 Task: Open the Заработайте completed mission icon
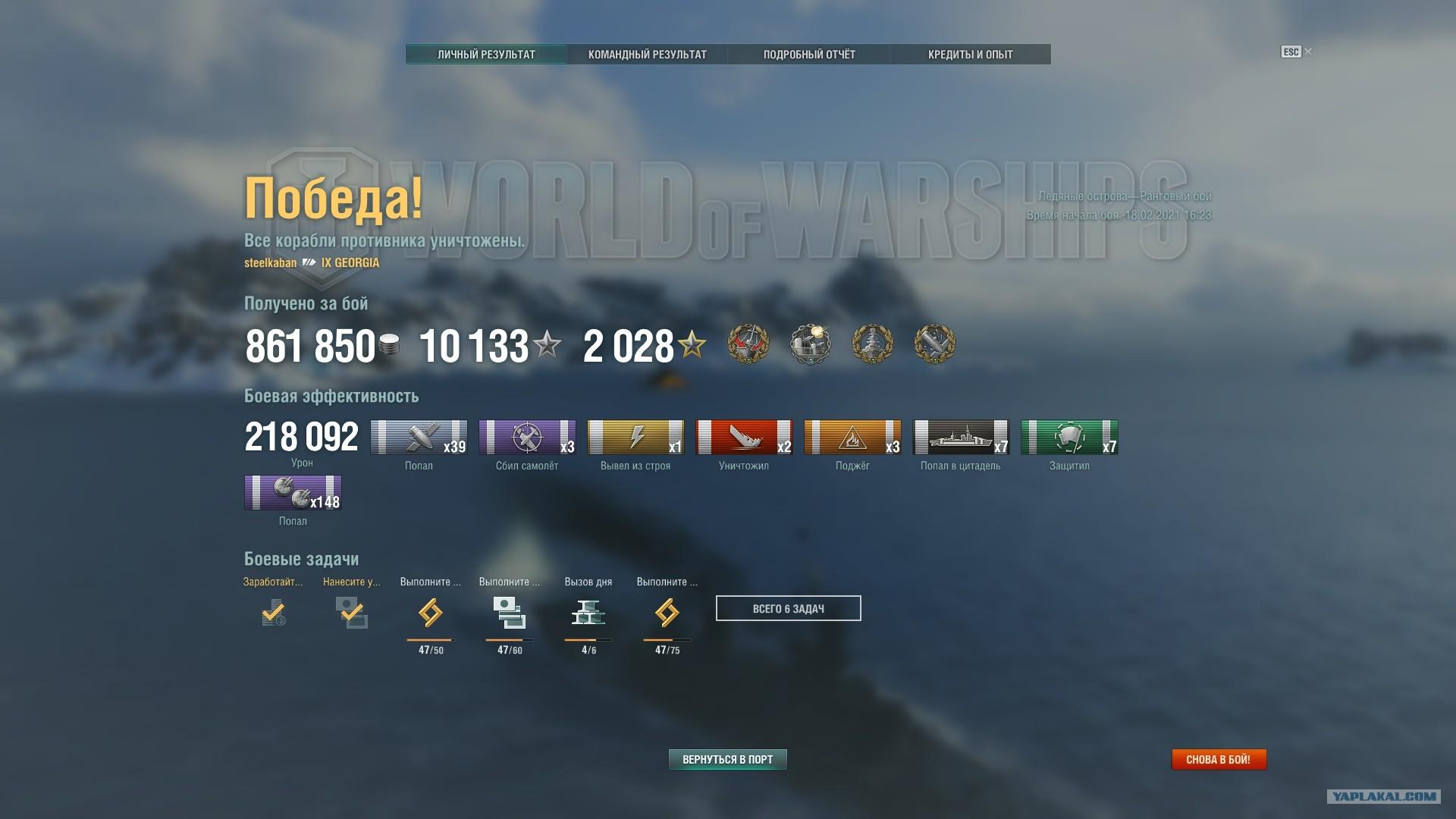click(274, 612)
